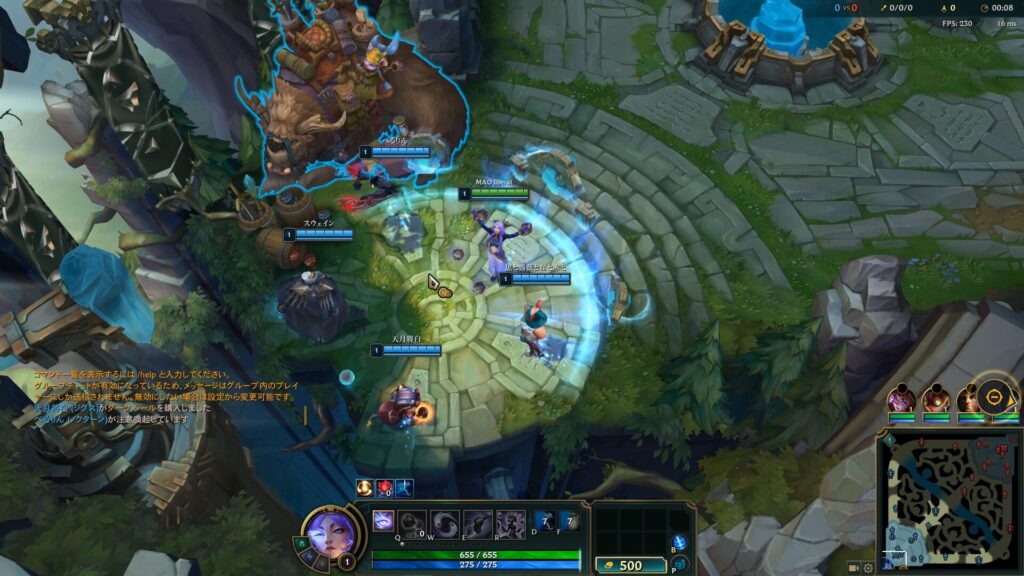The width and height of the screenshot is (1024, 576).
Task: Activate the E ability icon
Action: tap(477, 522)
